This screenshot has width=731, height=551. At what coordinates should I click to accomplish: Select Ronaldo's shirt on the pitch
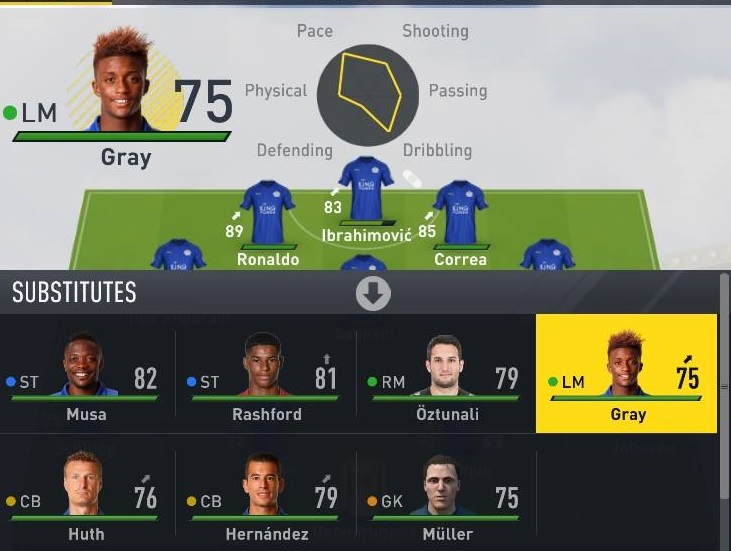click(267, 212)
